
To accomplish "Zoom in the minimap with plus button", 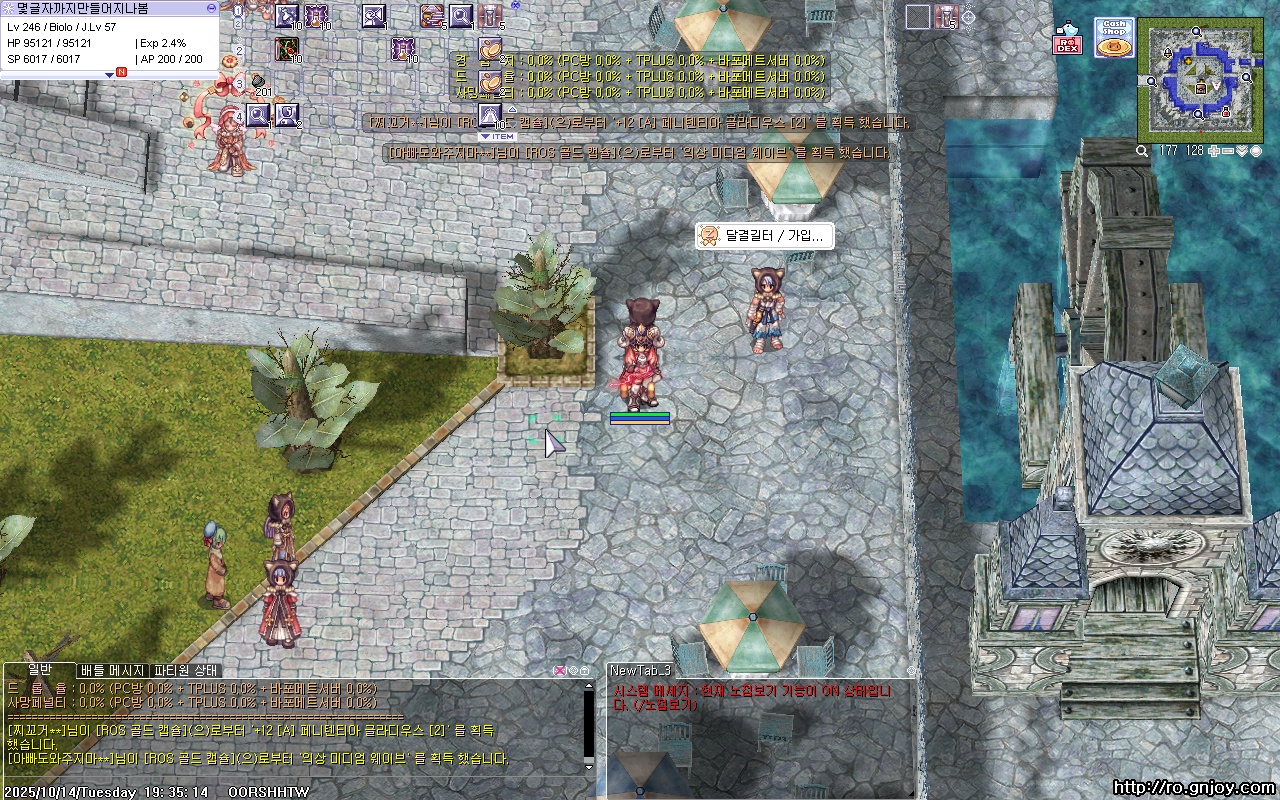I will point(1213,151).
